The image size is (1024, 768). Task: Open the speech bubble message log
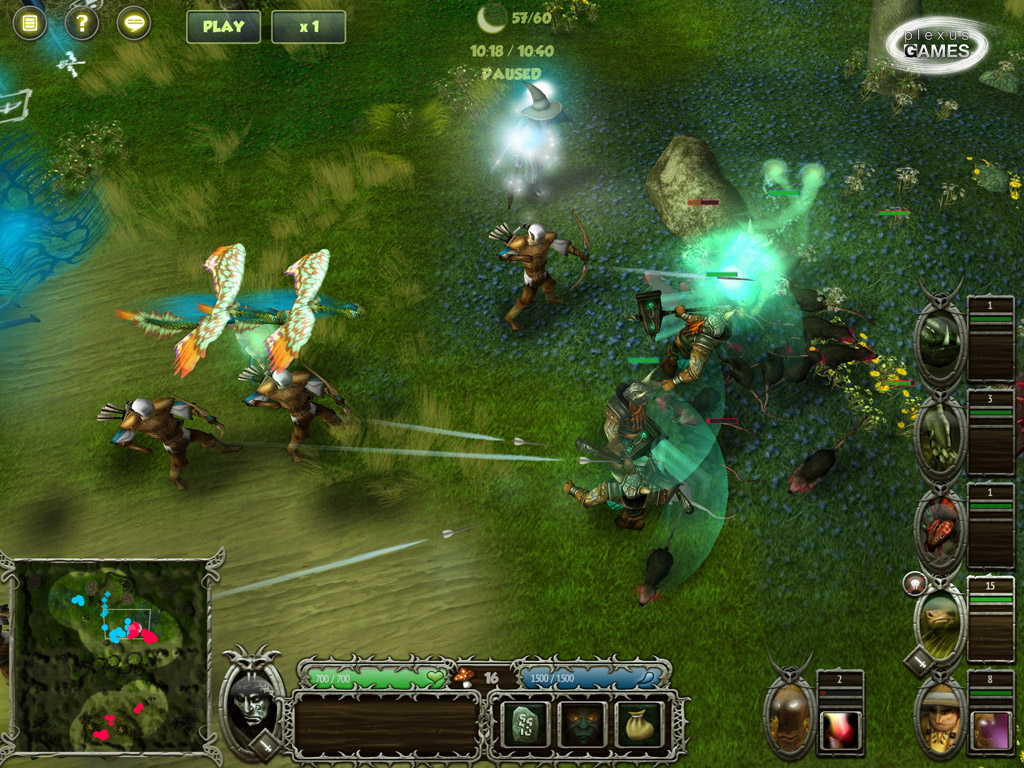[x=134, y=23]
